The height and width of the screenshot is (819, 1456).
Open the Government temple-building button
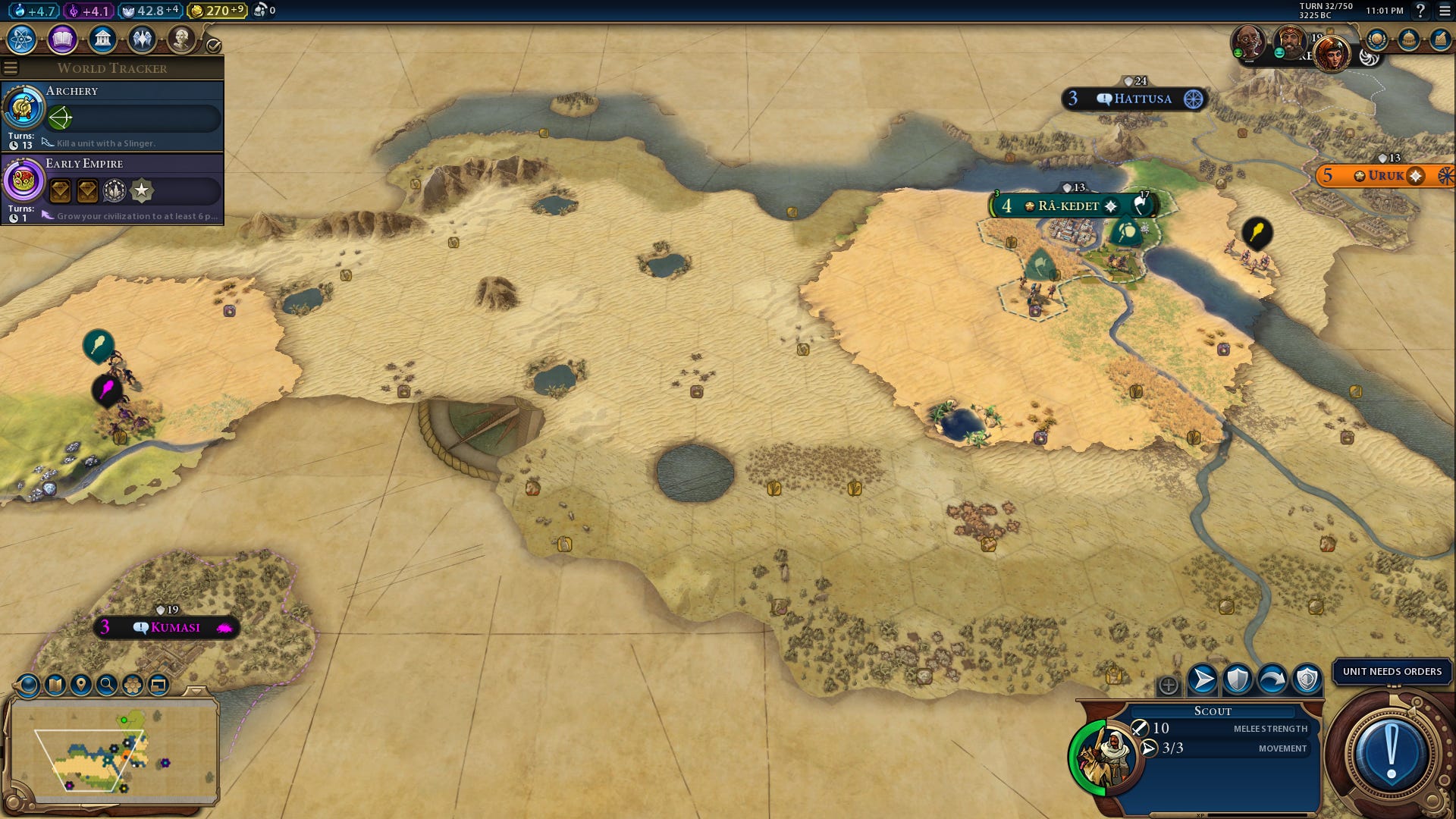102,39
